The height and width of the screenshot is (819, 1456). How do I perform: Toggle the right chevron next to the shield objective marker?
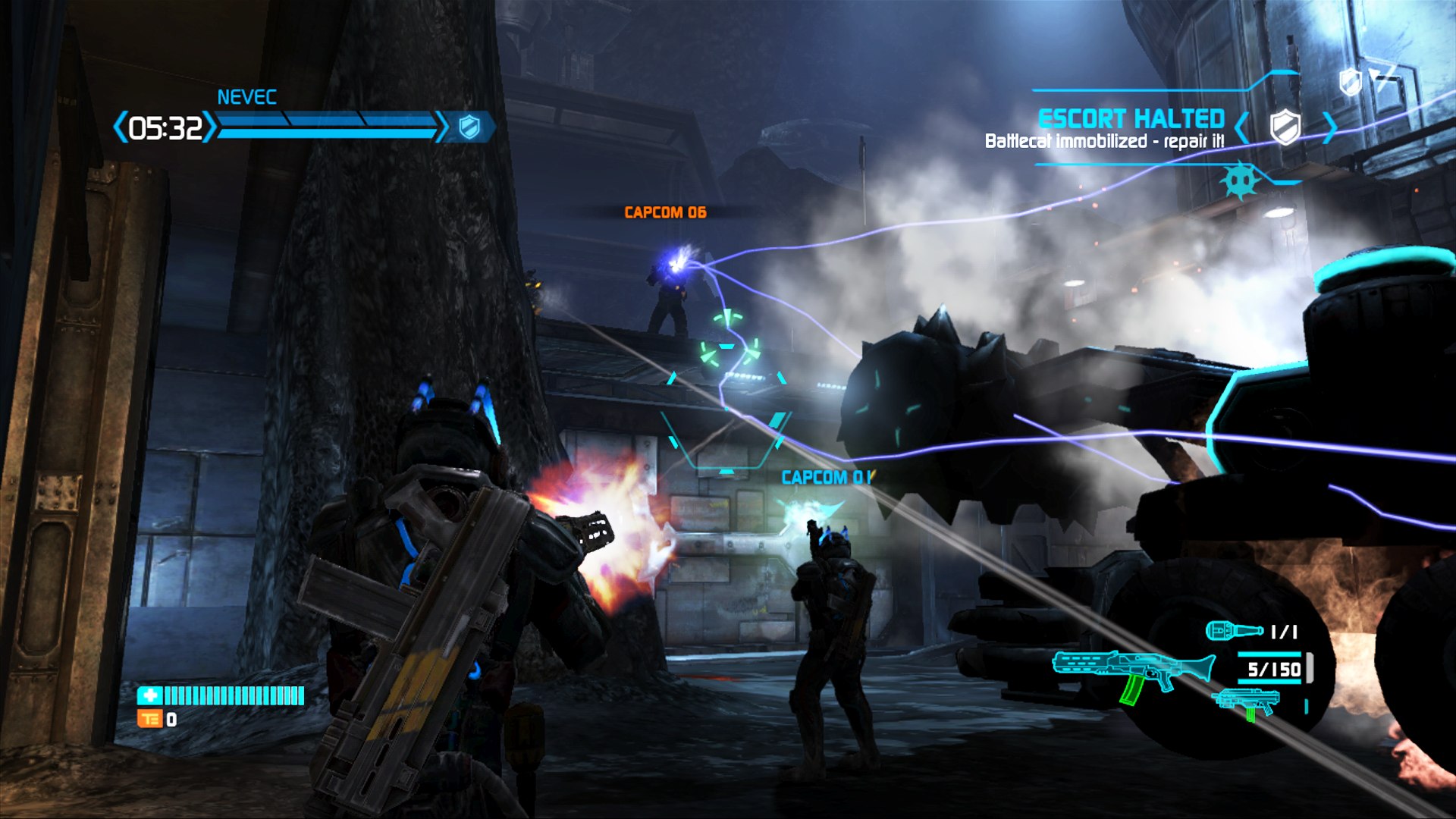tap(1329, 127)
